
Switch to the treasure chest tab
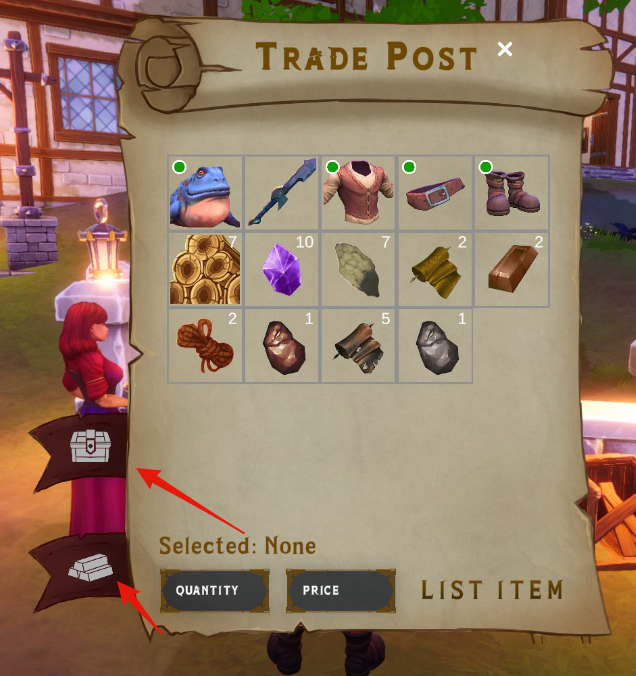(x=89, y=446)
